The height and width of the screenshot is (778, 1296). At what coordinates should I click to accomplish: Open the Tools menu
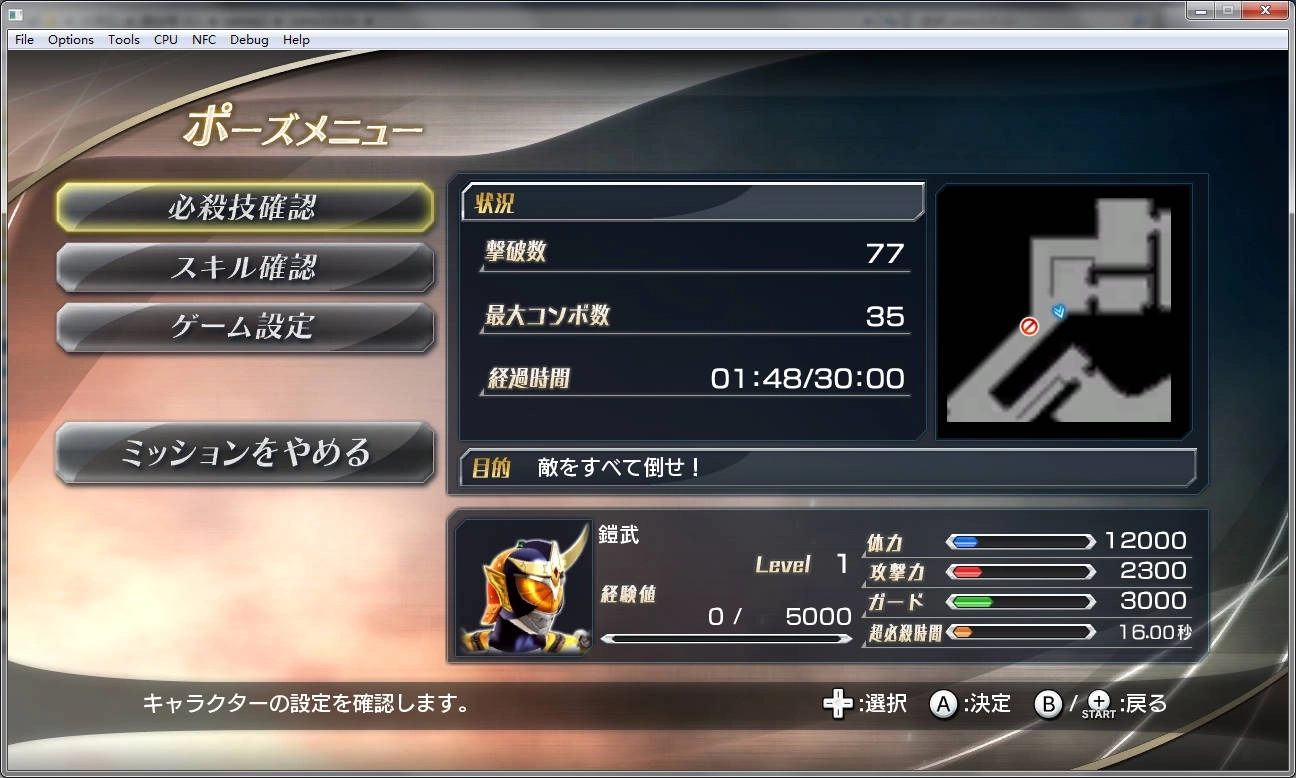point(123,39)
